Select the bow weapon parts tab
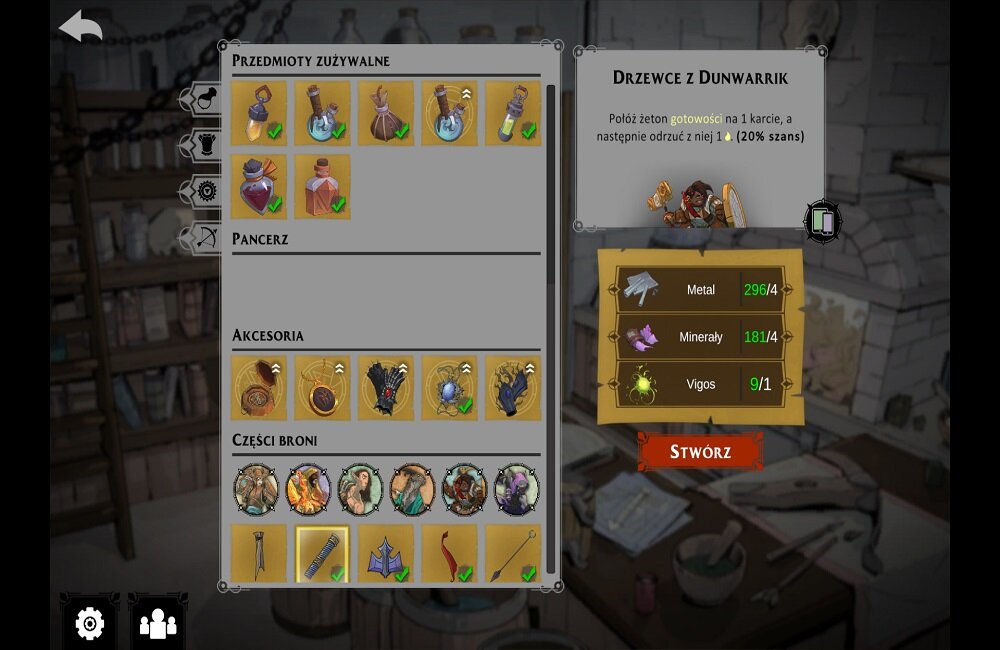This screenshot has height=650, width=1000. coord(203,237)
